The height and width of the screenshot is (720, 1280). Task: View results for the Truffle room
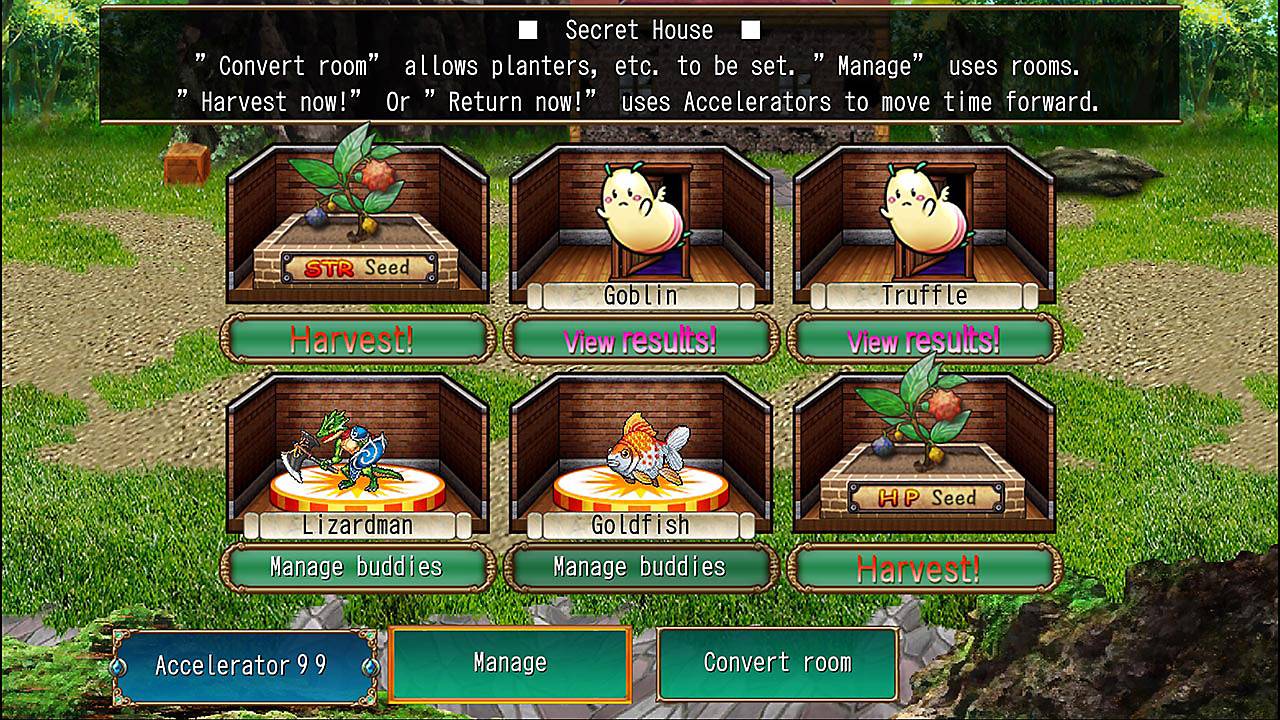[924, 339]
